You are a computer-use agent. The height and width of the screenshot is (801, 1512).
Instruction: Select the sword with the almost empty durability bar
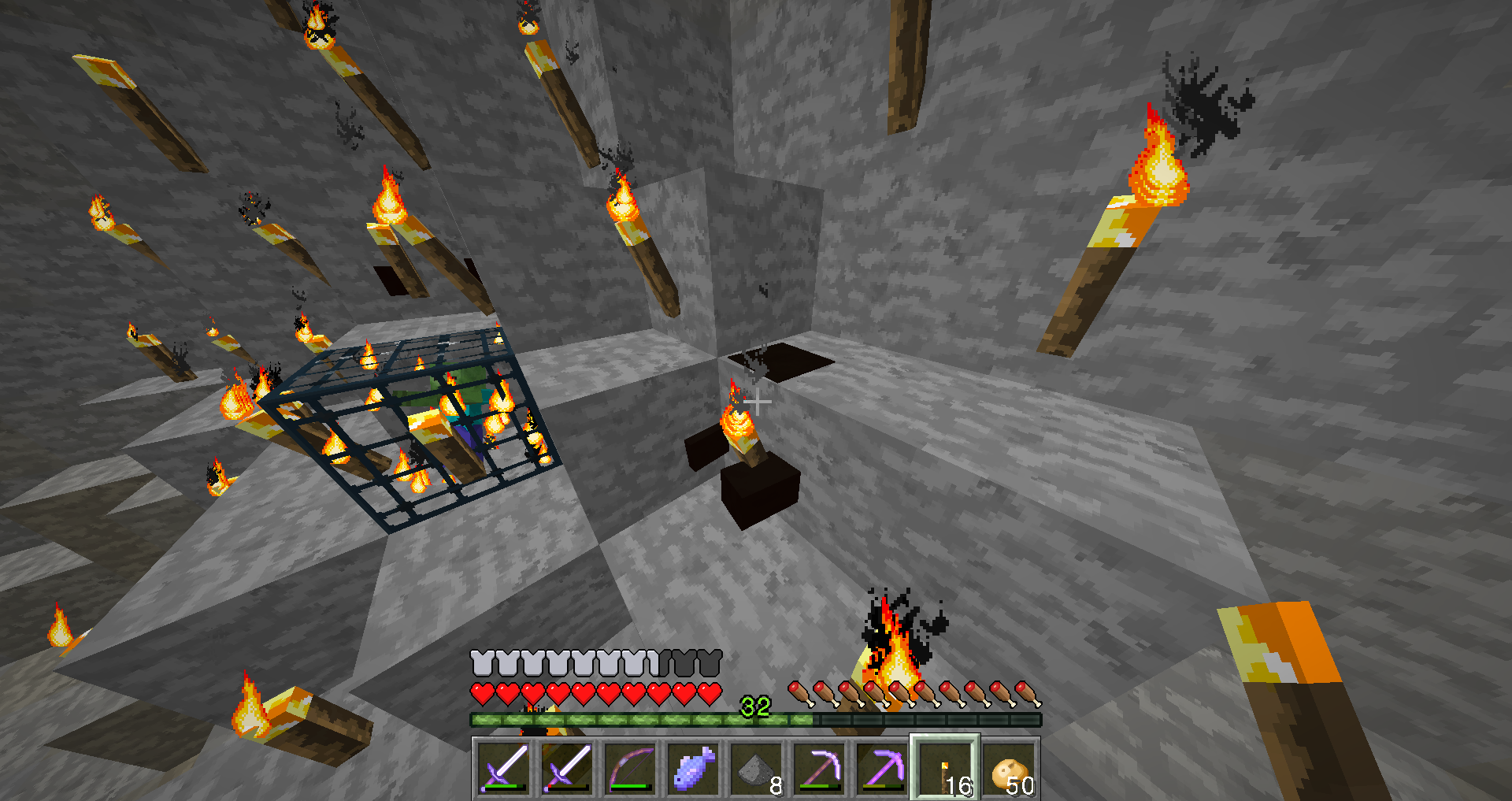click(x=567, y=767)
